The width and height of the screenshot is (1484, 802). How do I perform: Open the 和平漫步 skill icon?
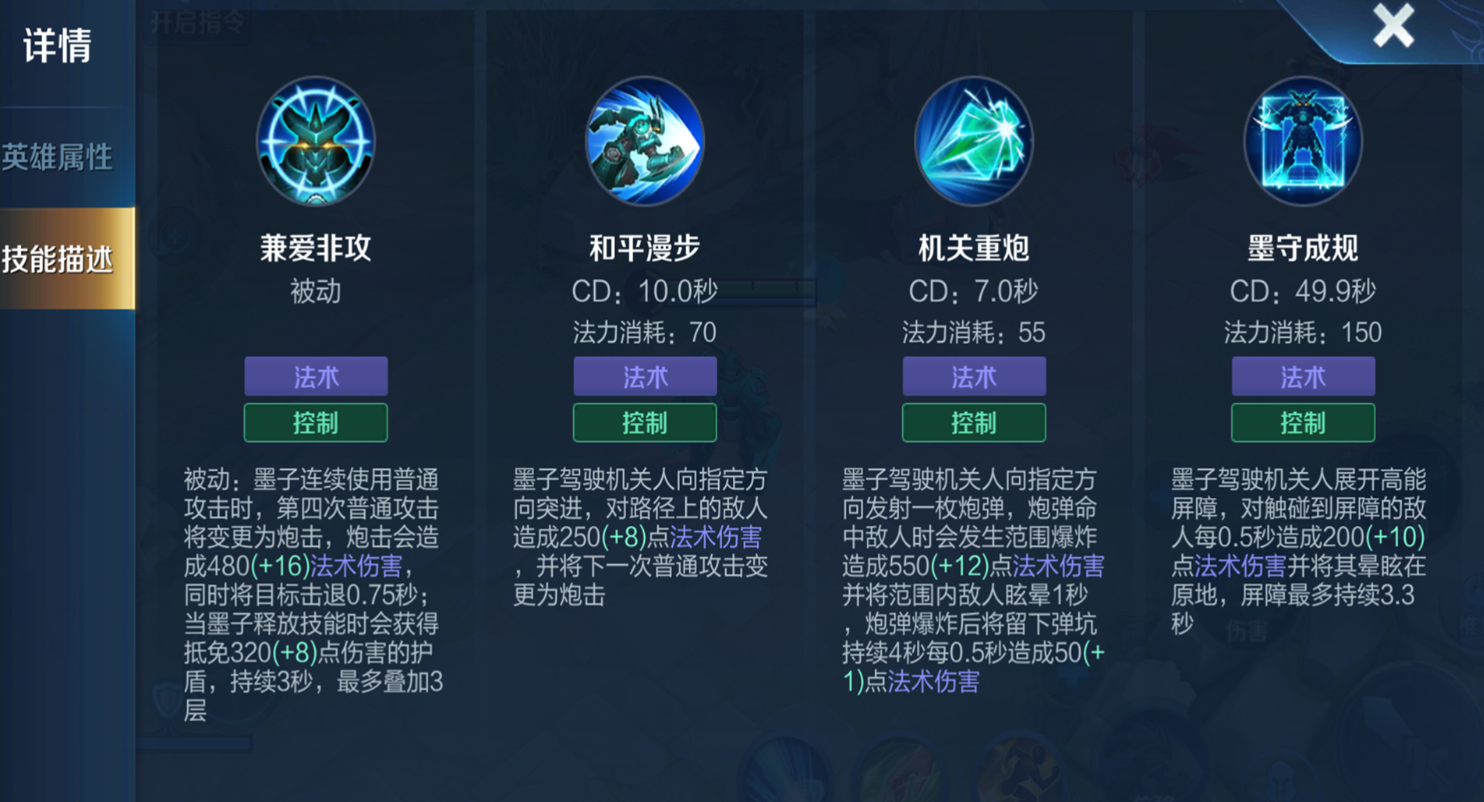tap(645, 142)
